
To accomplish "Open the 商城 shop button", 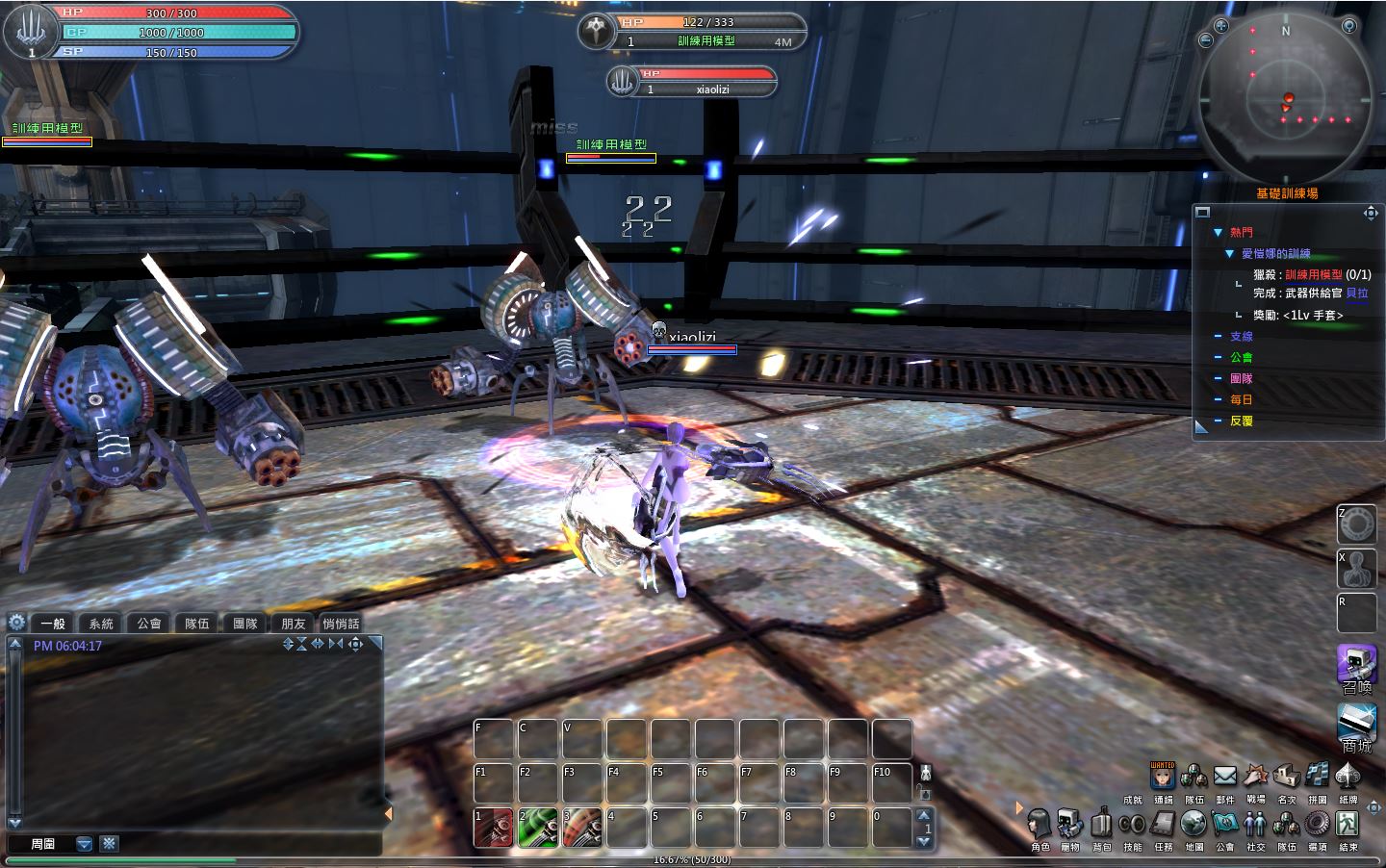I will (1355, 724).
